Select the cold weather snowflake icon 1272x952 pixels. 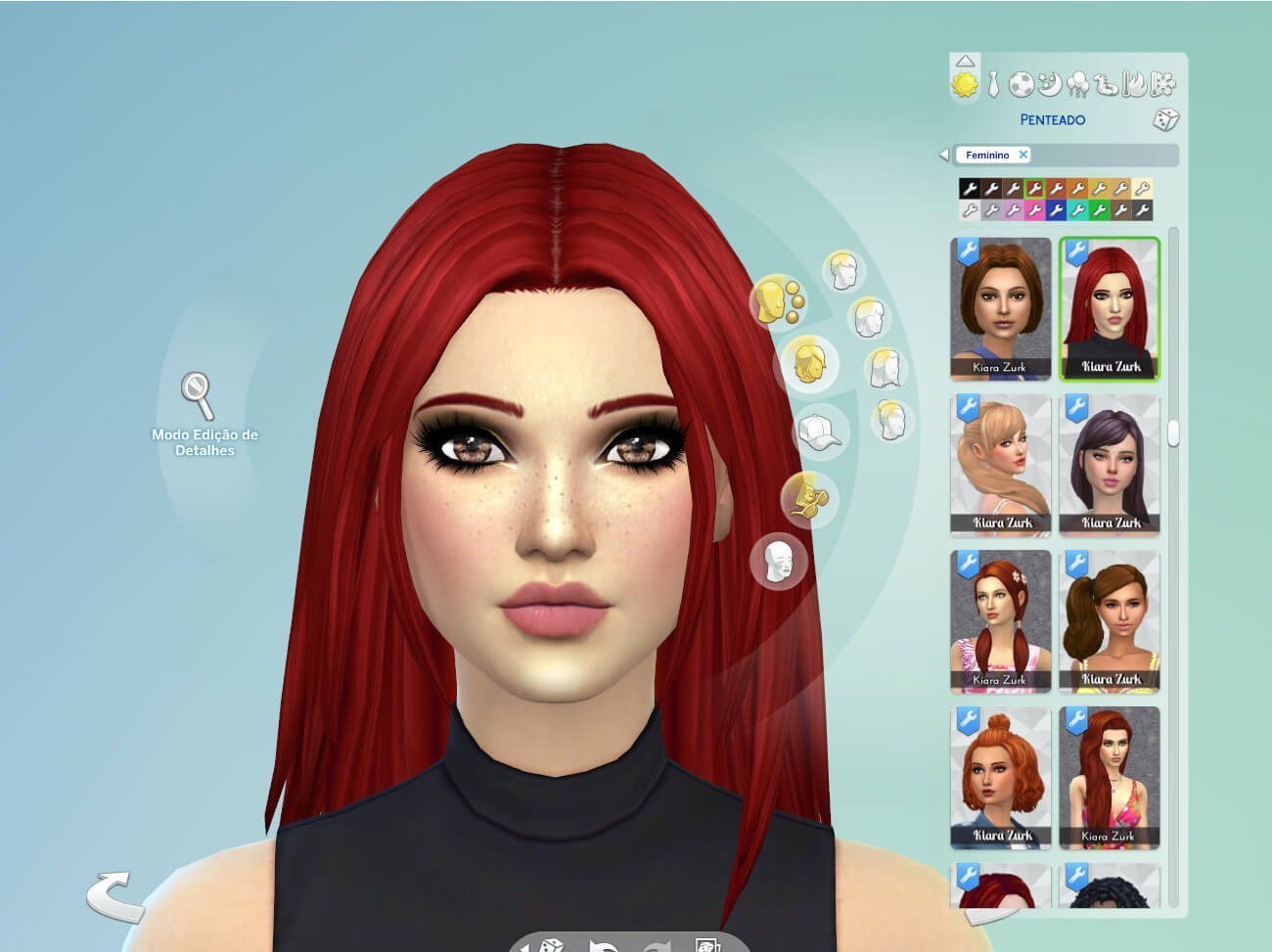click(x=1161, y=85)
